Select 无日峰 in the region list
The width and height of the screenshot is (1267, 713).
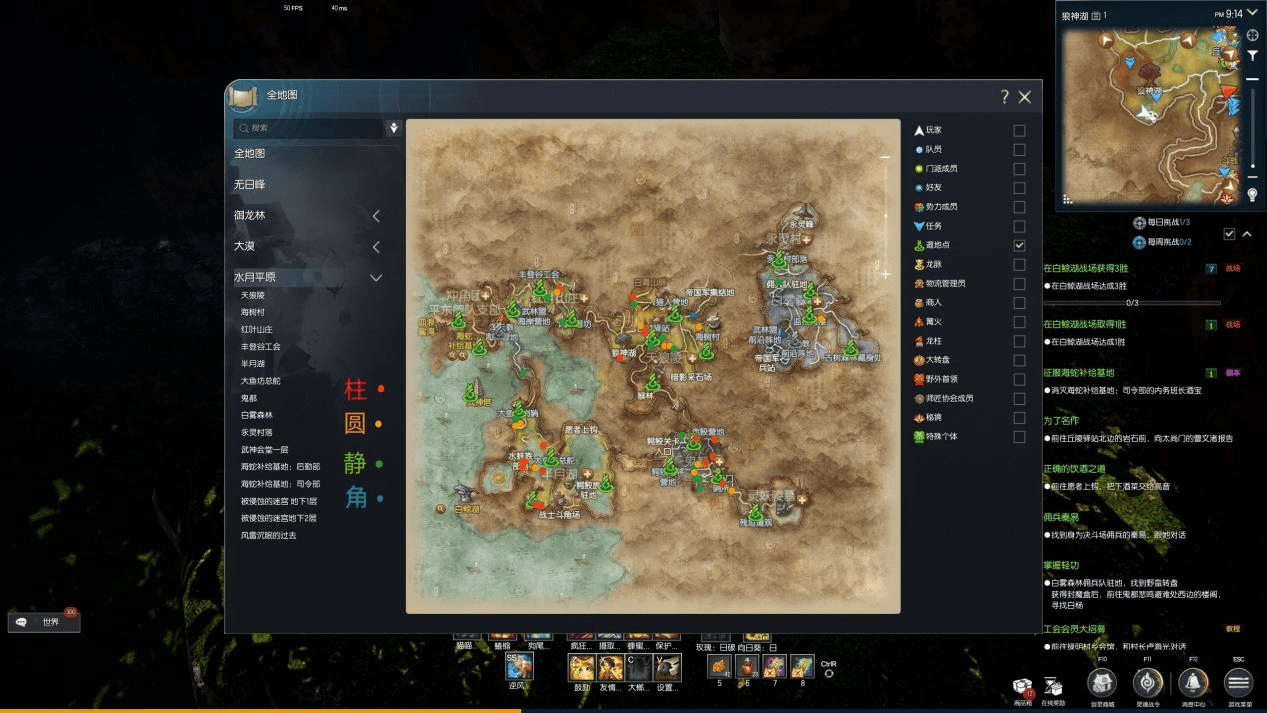pos(250,185)
